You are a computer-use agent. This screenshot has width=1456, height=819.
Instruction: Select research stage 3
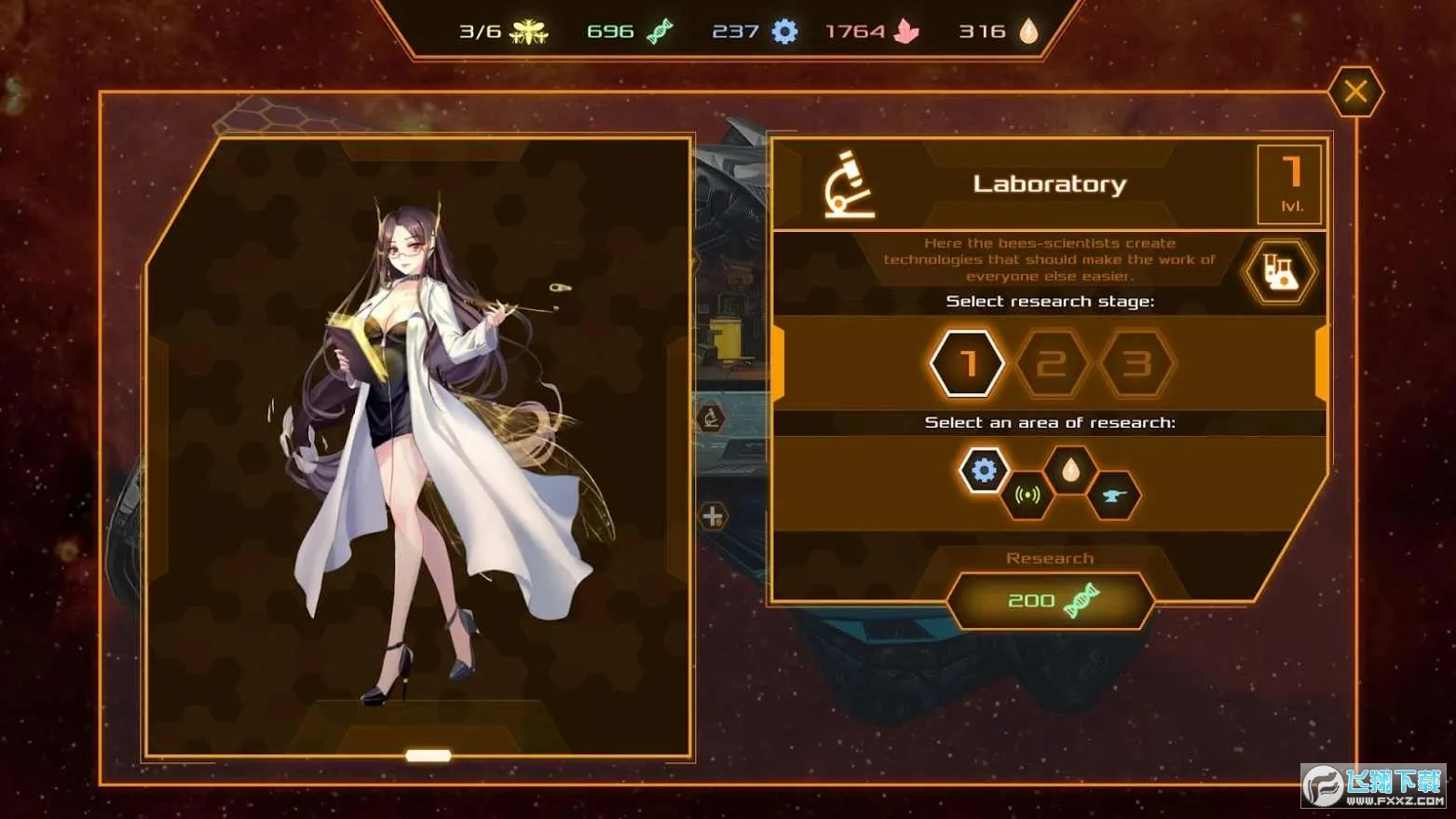coord(1138,363)
